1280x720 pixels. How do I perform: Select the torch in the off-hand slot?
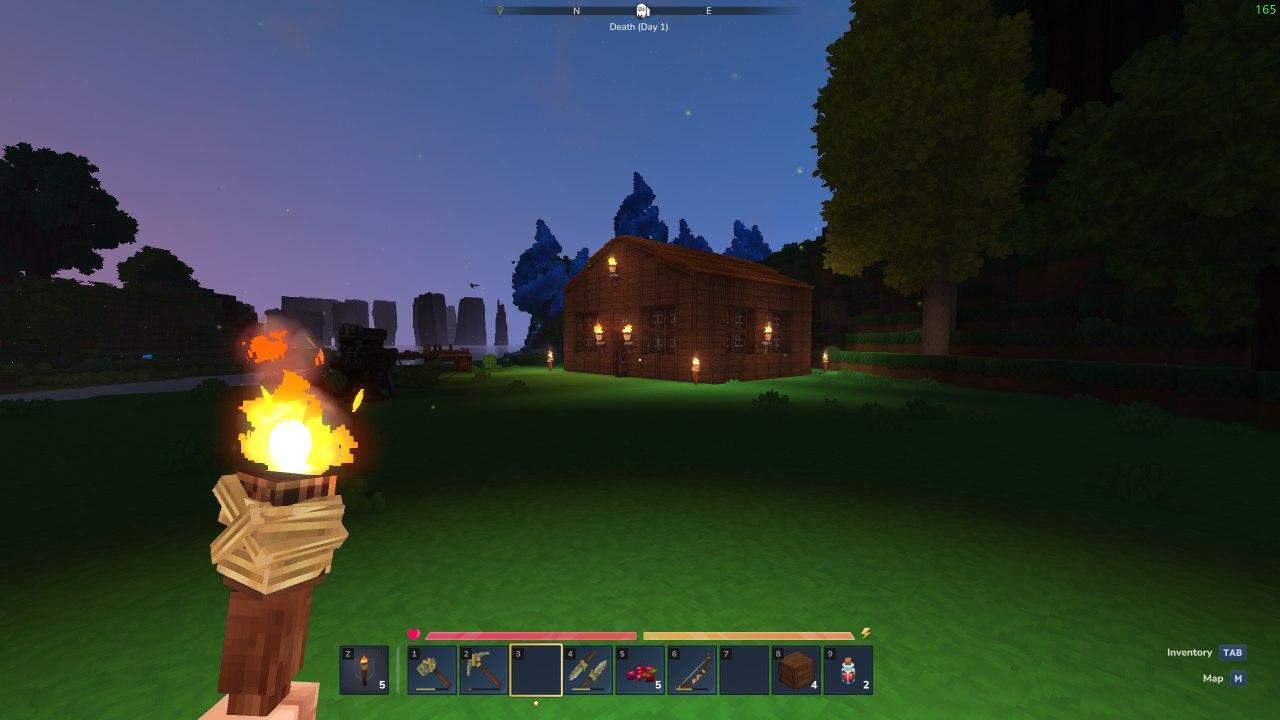pyautogui.click(x=364, y=670)
